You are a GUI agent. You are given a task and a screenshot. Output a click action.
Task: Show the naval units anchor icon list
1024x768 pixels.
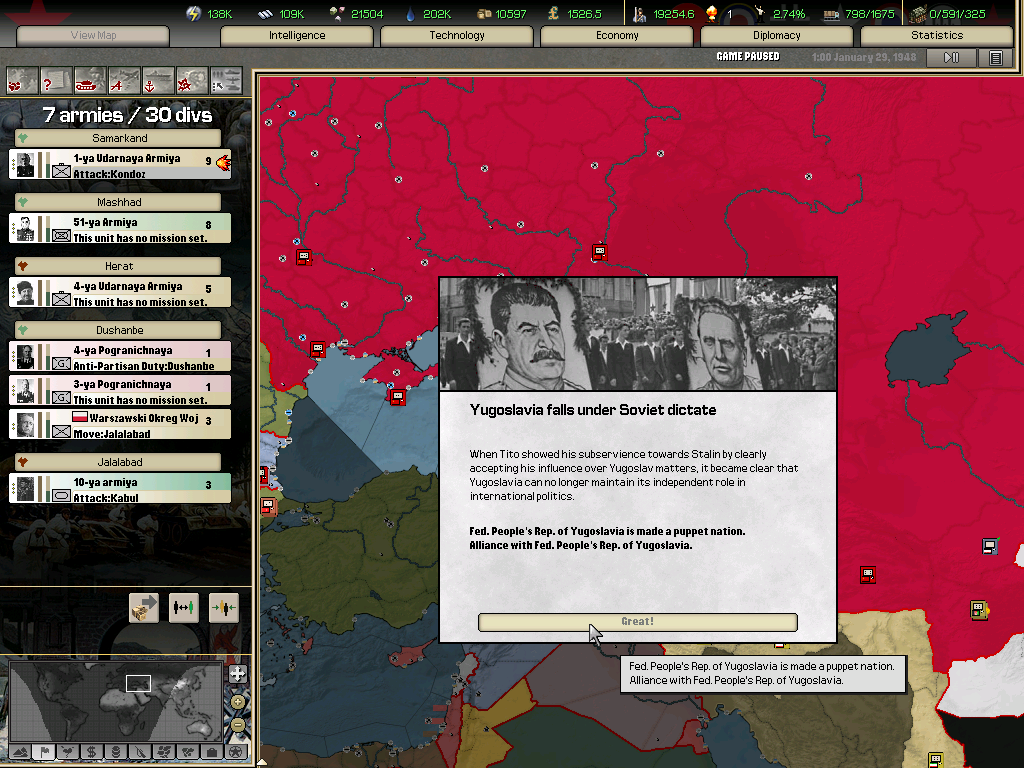tap(158, 79)
